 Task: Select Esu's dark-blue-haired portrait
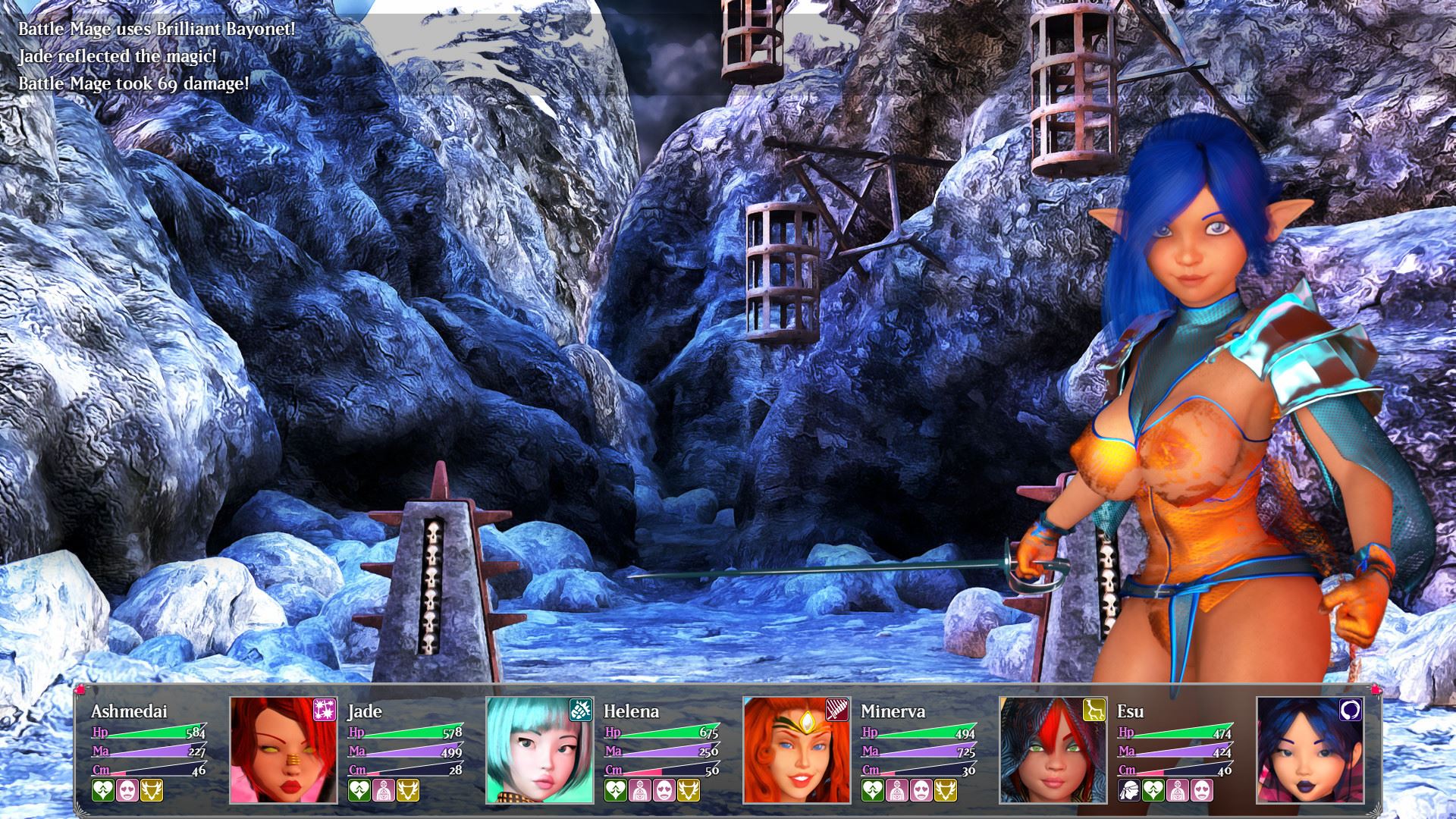coord(1309,751)
